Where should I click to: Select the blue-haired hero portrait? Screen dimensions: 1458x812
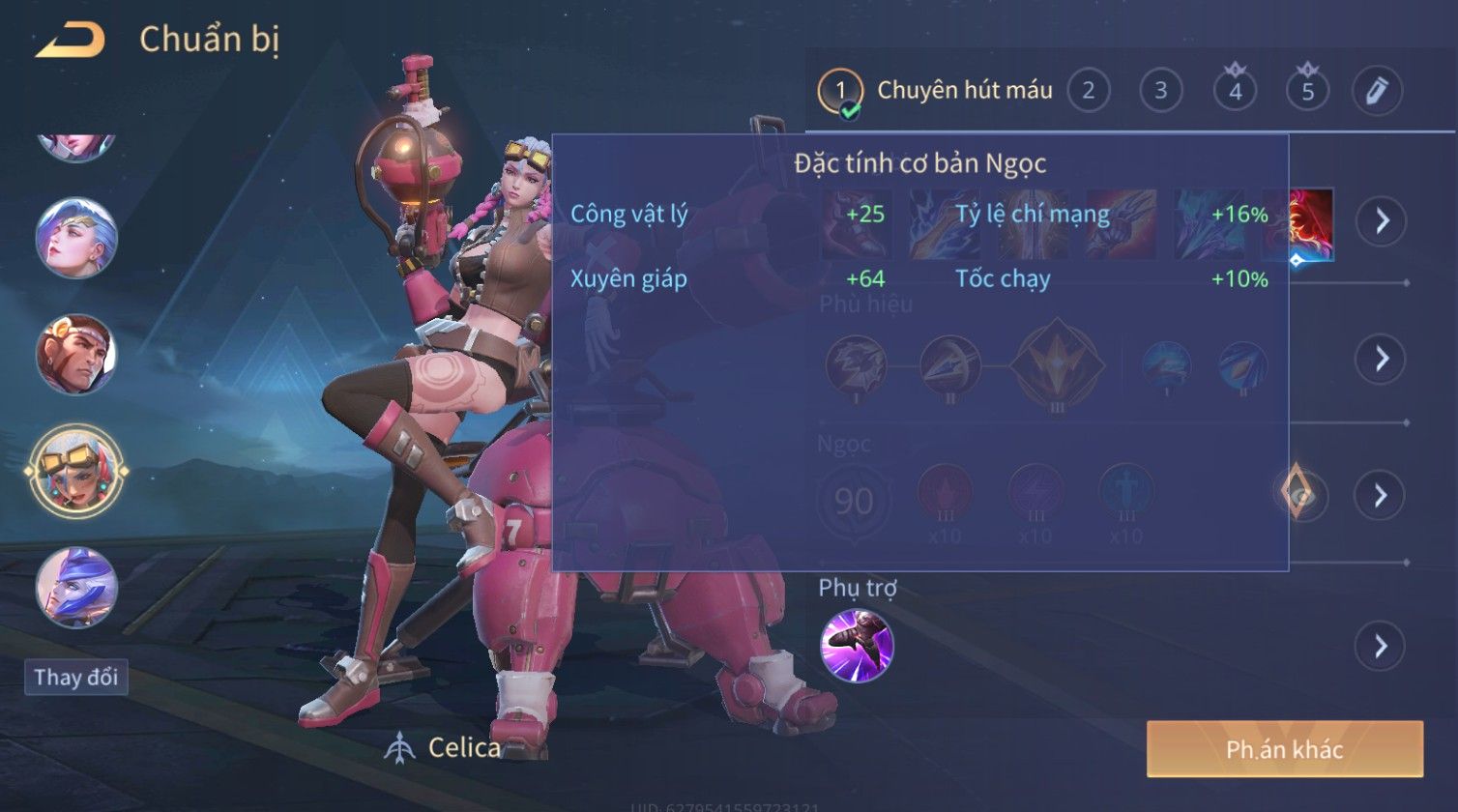coord(76,239)
